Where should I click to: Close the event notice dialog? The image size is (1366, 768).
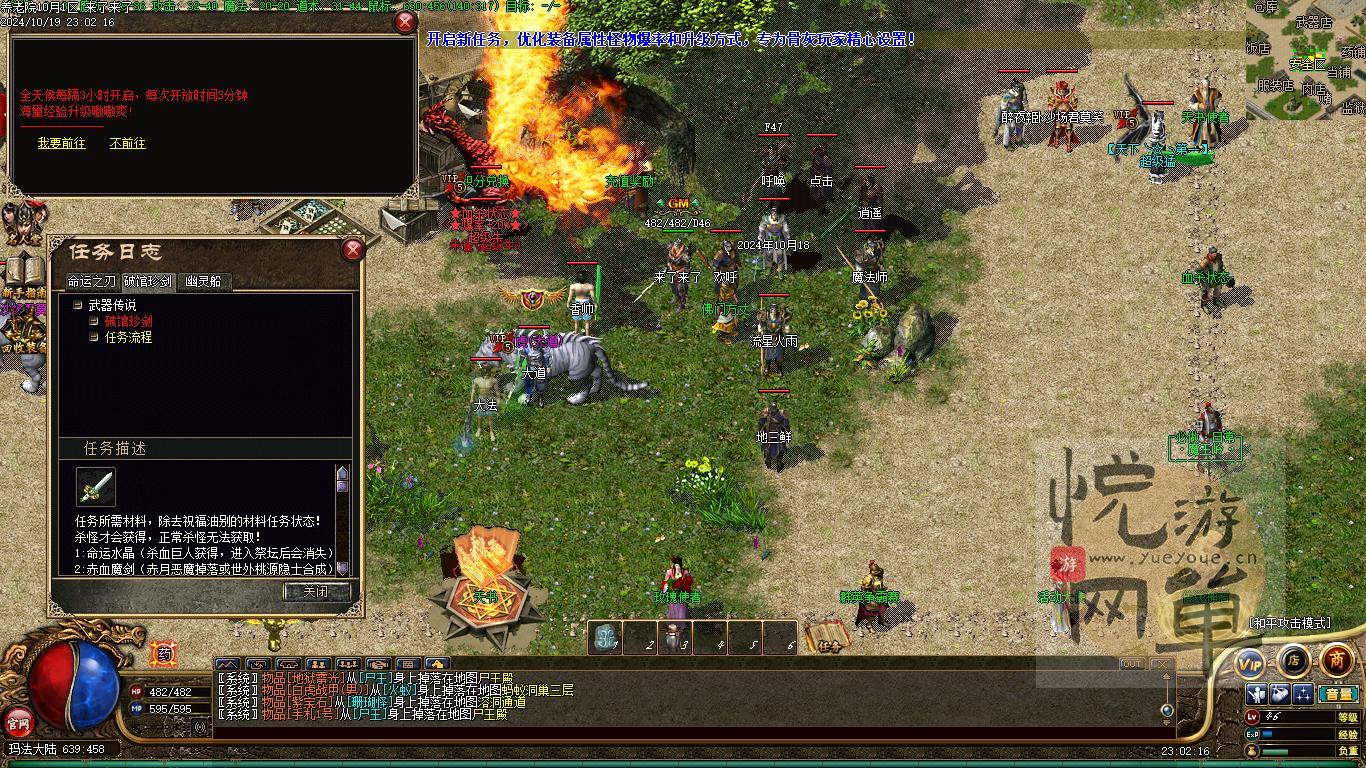tap(405, 22)
